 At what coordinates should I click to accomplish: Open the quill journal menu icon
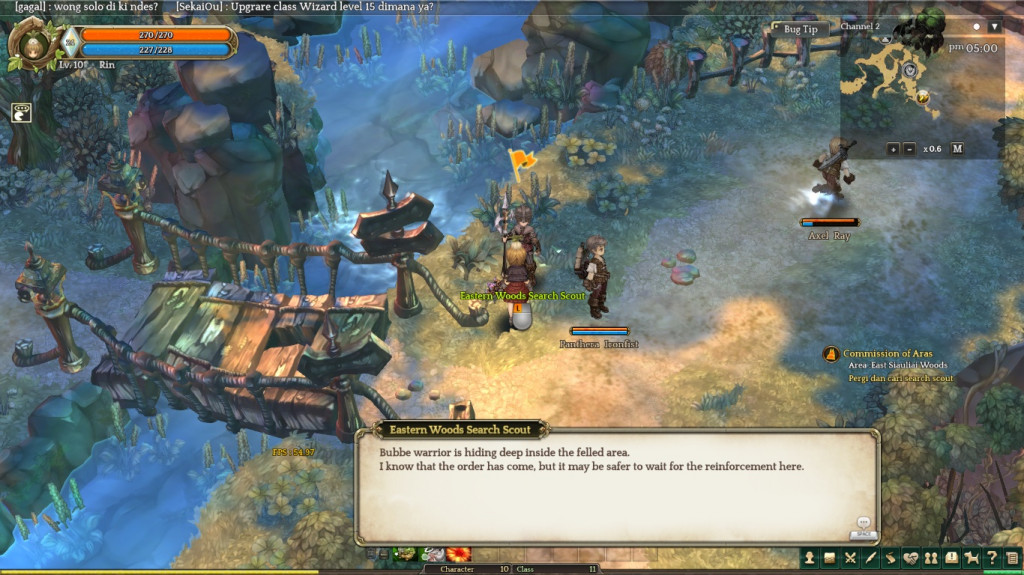coord(870,558)
